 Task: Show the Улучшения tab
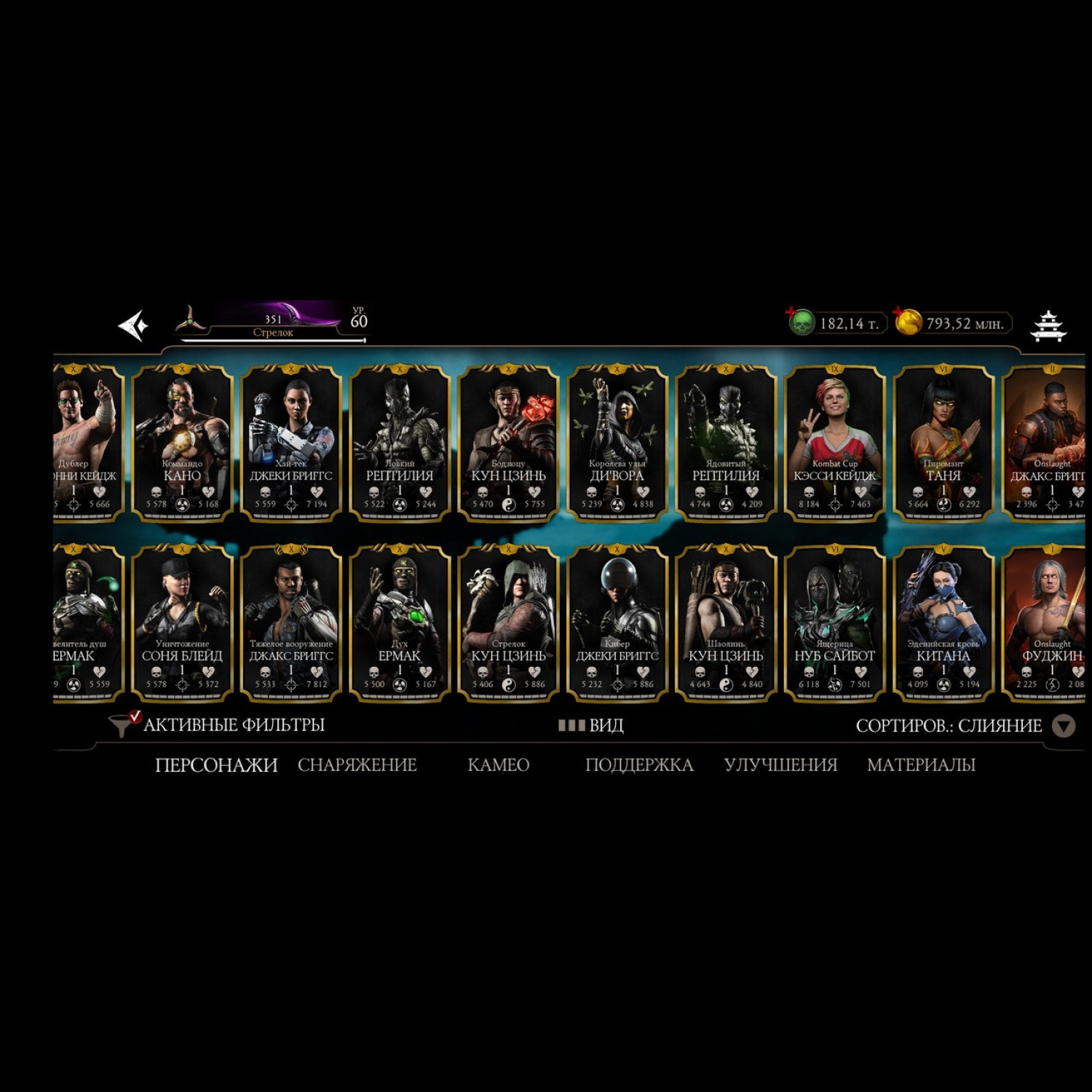point(780,765)
